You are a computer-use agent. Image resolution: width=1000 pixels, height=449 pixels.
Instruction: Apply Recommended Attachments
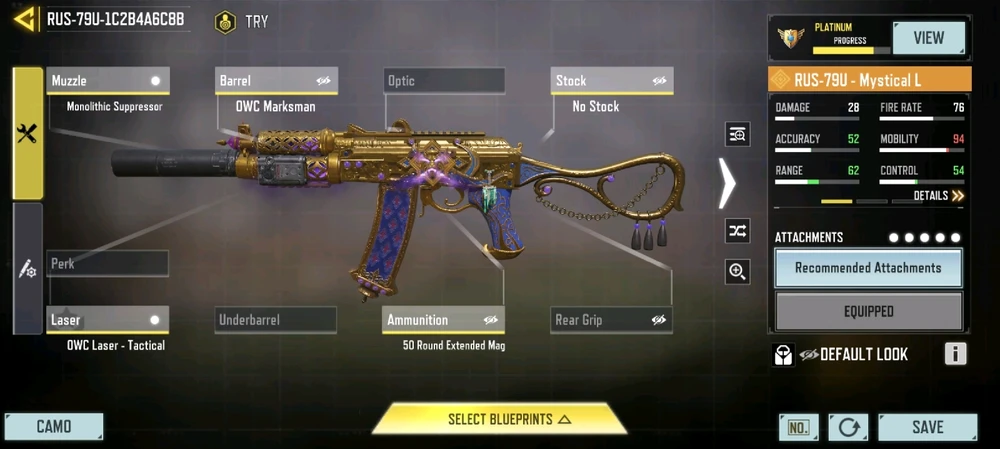tap(868, 268)
